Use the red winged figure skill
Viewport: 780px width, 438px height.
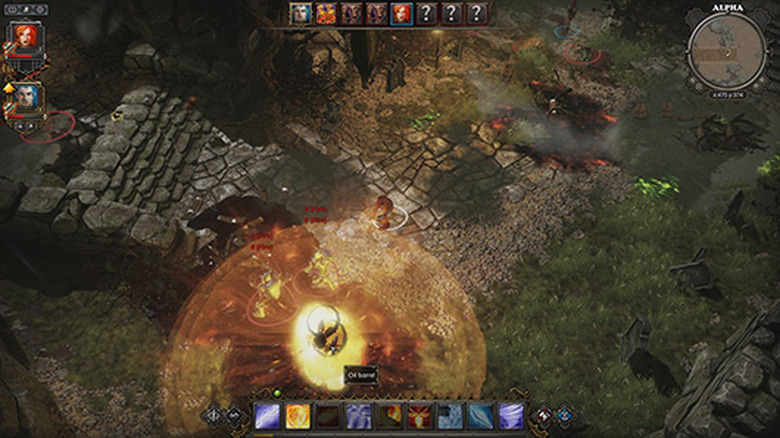coord(419,416)
